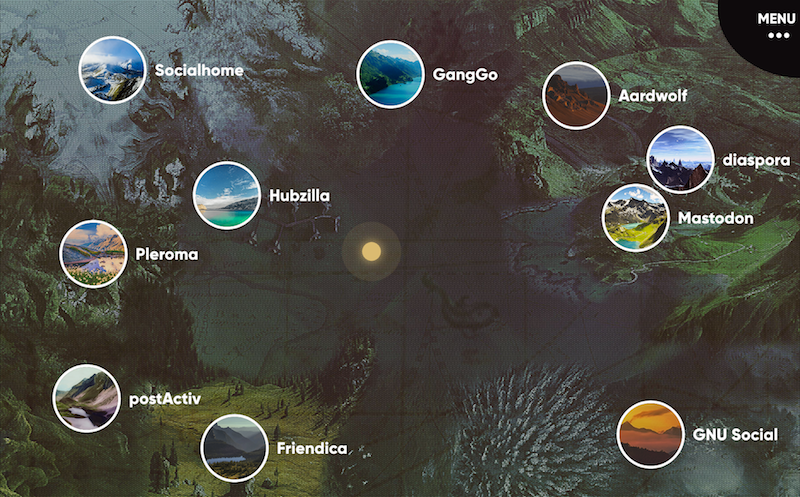800x497 pixels.
Task: Choose the GangGo lake thumbnail
Action: pos(390,74)
